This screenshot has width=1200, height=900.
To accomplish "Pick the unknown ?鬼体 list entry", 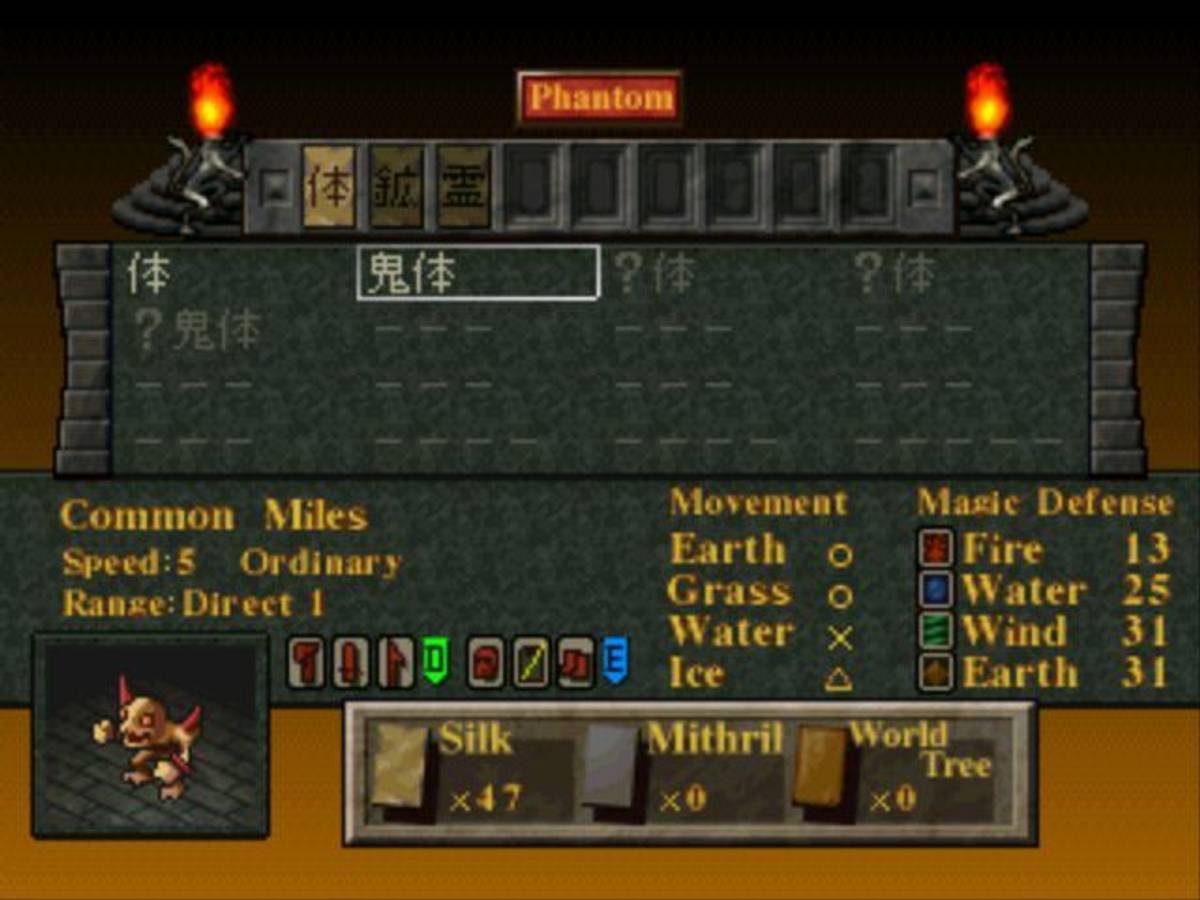I will click(x=198, y=330).
